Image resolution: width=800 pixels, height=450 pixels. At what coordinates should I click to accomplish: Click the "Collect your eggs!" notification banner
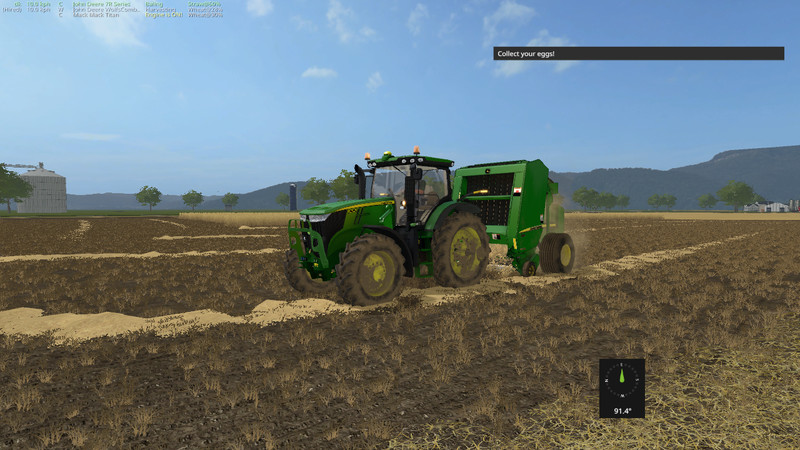click(x=638, y=53)
